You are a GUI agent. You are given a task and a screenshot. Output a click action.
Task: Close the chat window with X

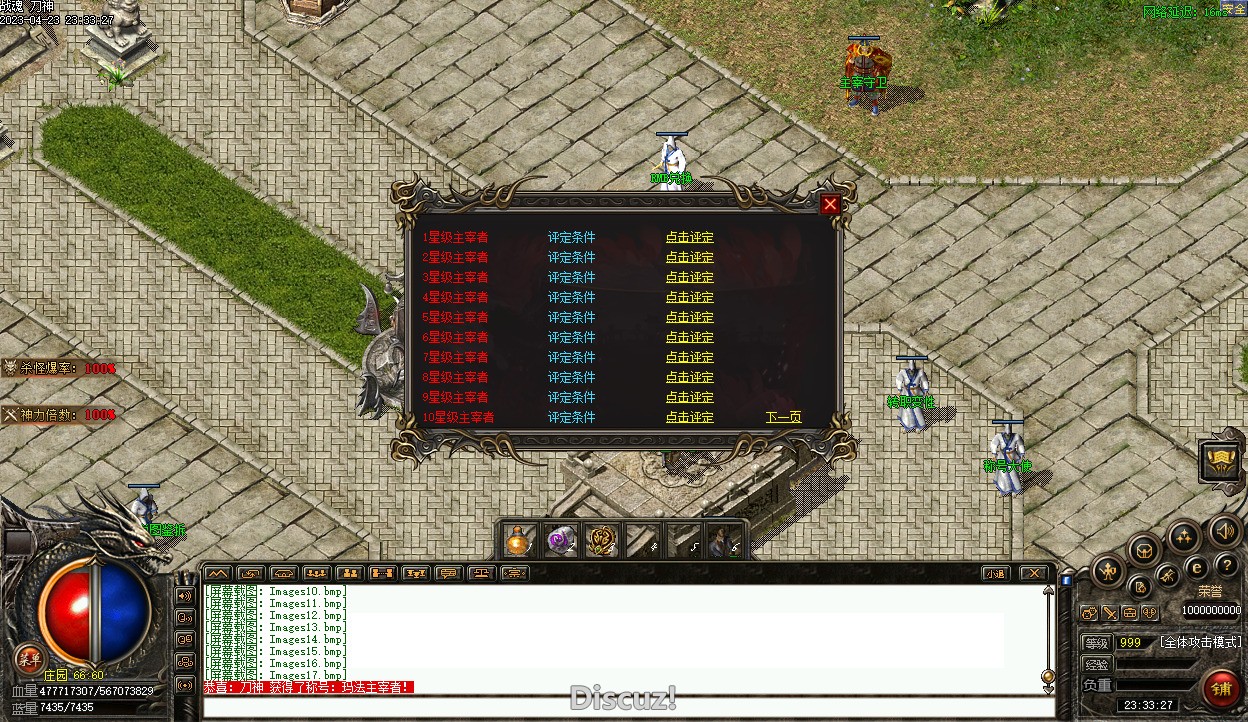(1034, 574)
